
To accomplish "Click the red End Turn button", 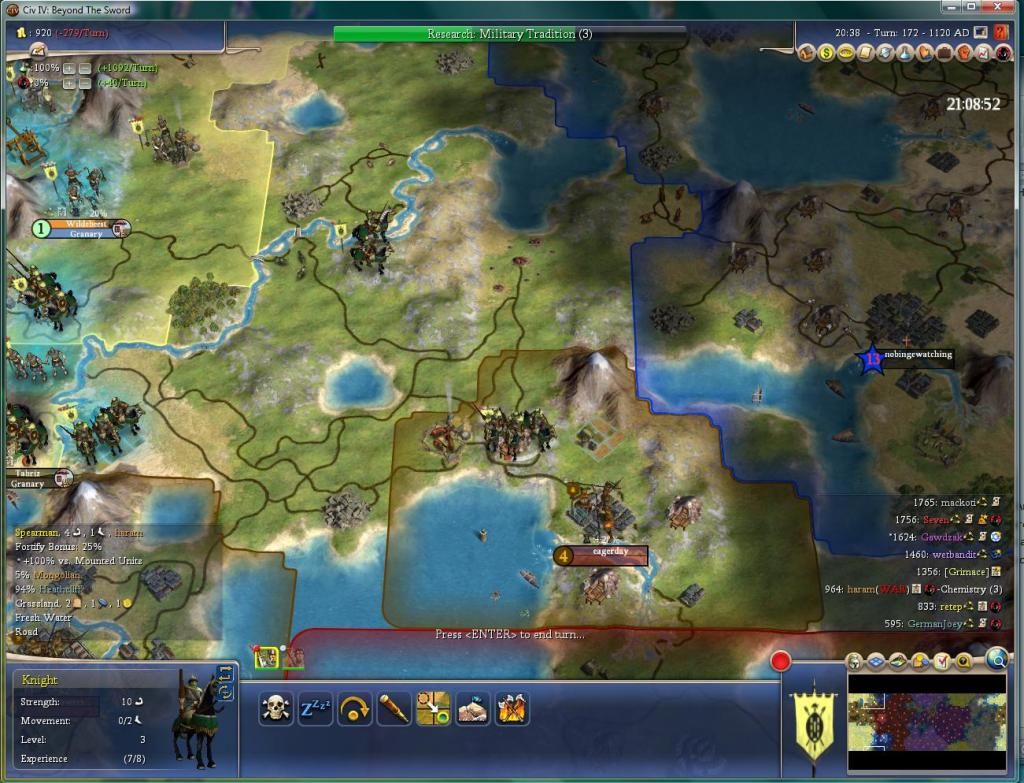I will coord(781,661).
